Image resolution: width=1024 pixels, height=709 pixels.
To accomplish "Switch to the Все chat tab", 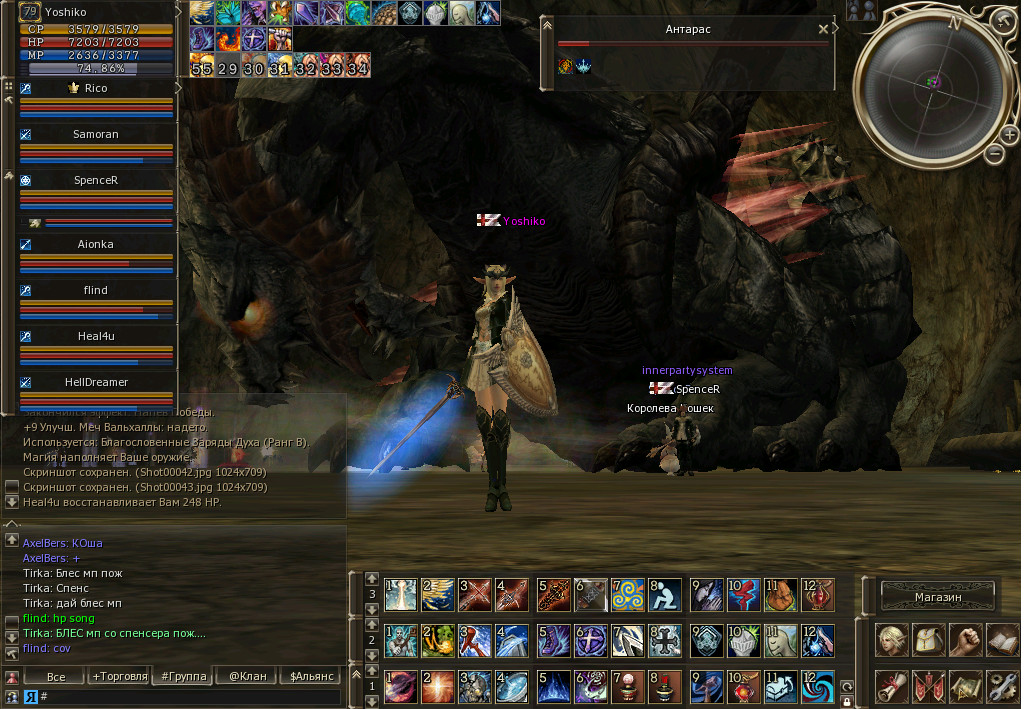I will click(56, 677).
